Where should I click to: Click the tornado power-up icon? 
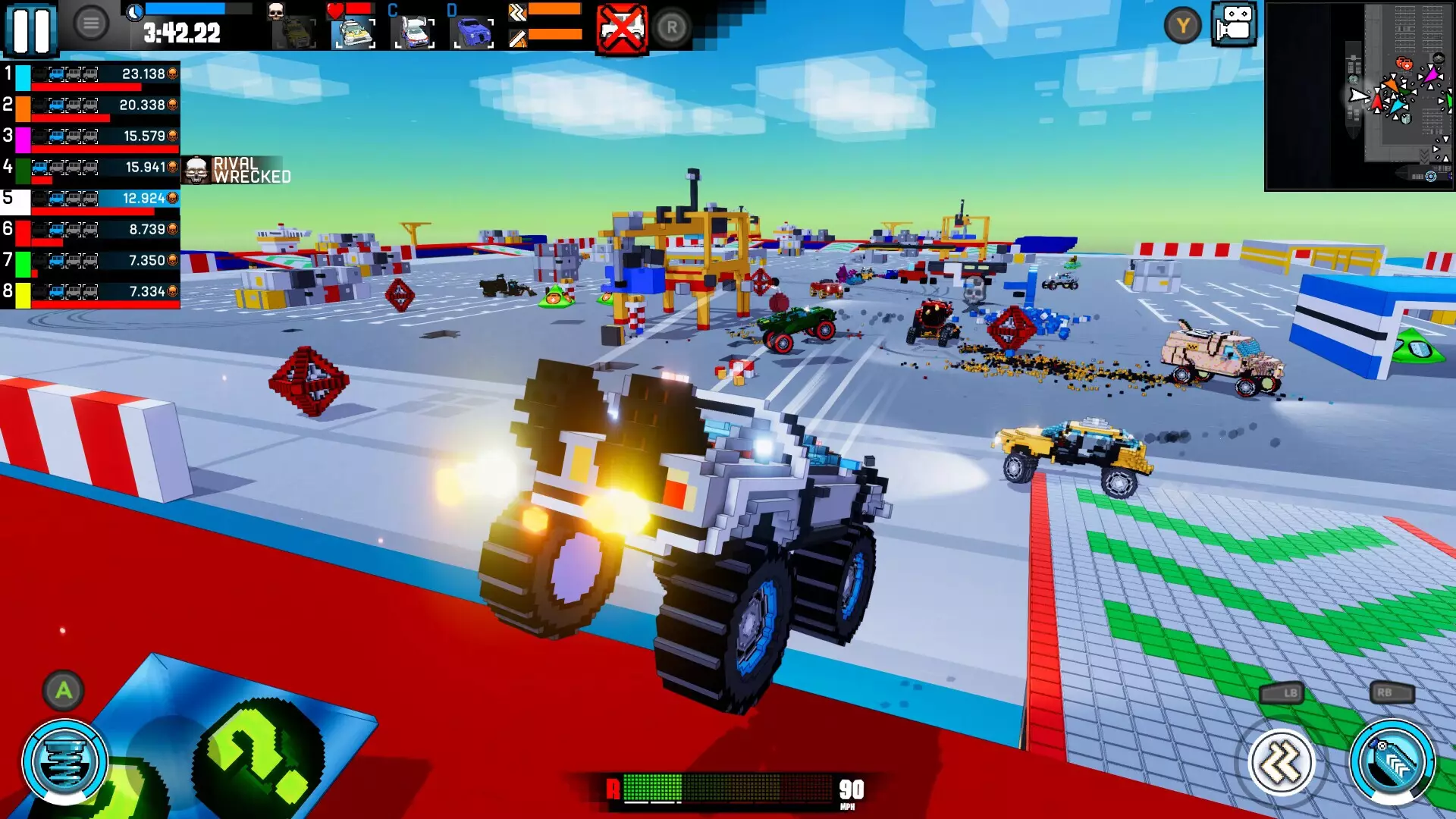pos(64,758)
